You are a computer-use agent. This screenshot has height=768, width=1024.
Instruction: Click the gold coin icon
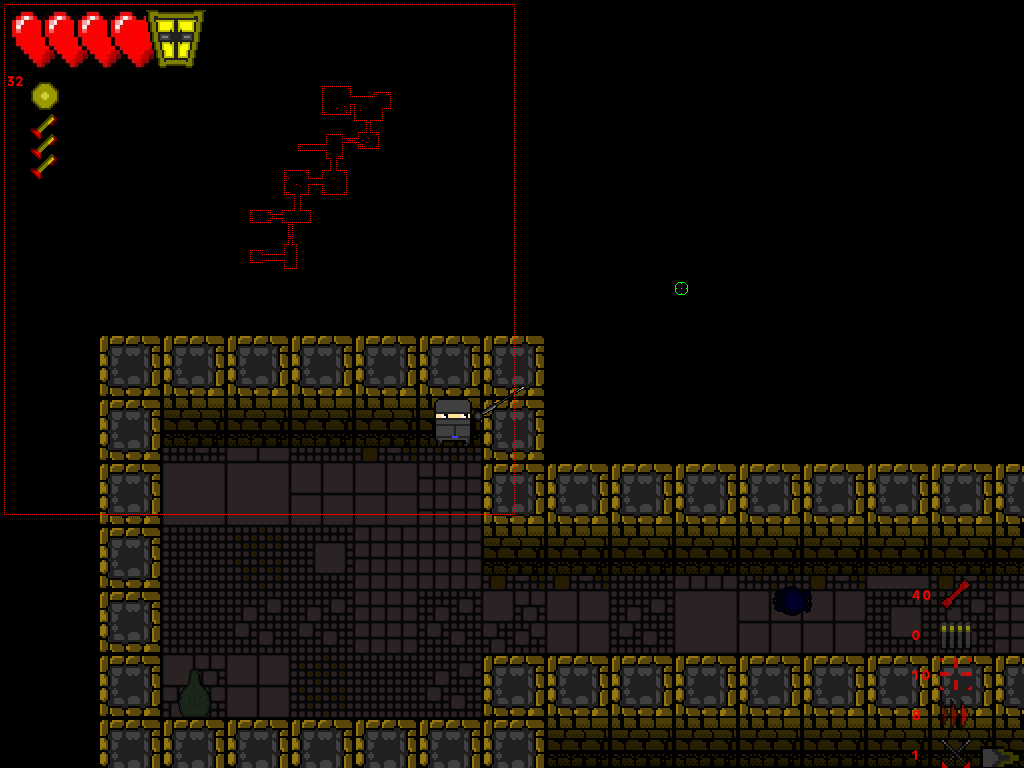(45, 96)
